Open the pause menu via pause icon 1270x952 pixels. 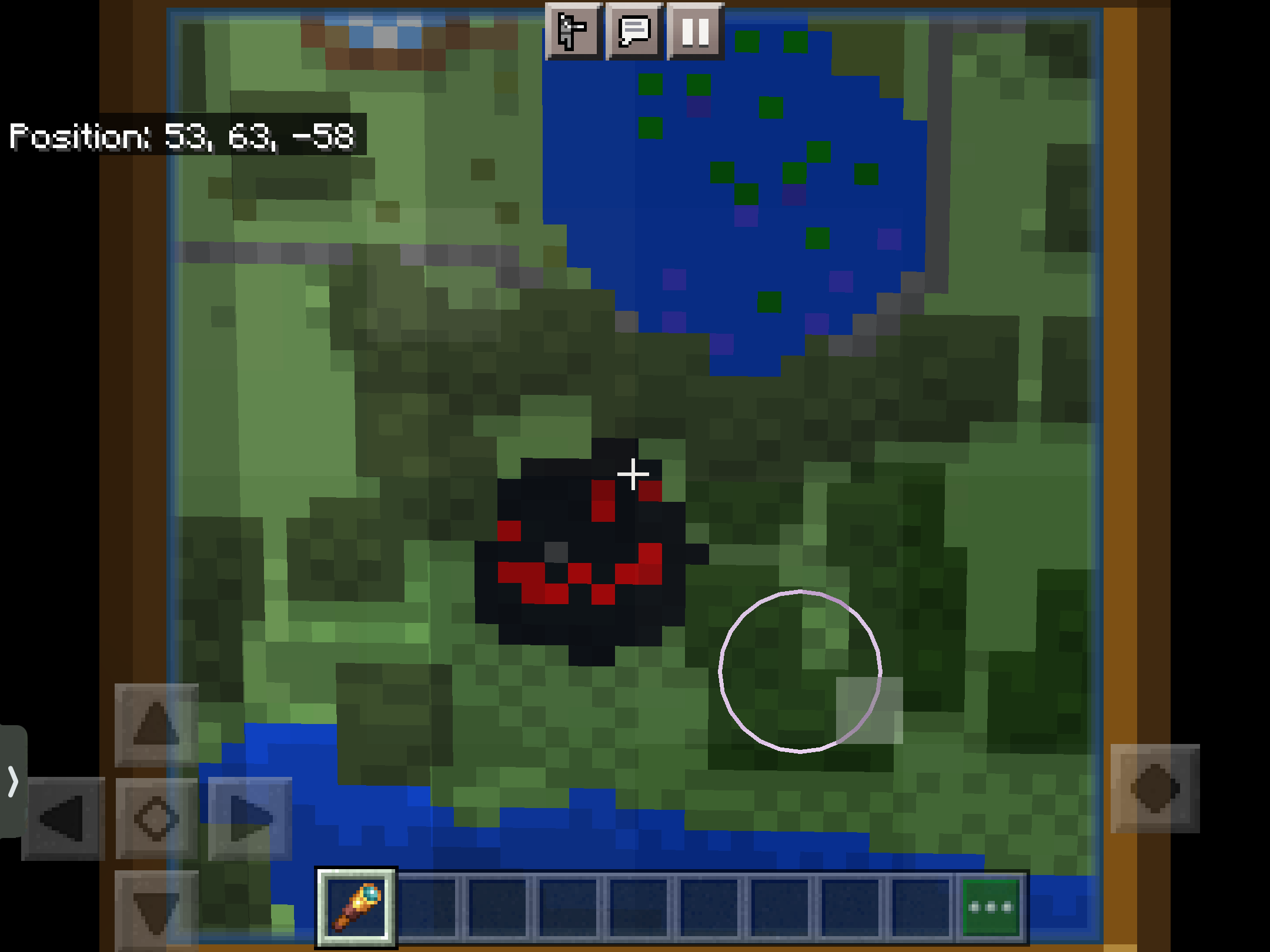click(696, 33)
